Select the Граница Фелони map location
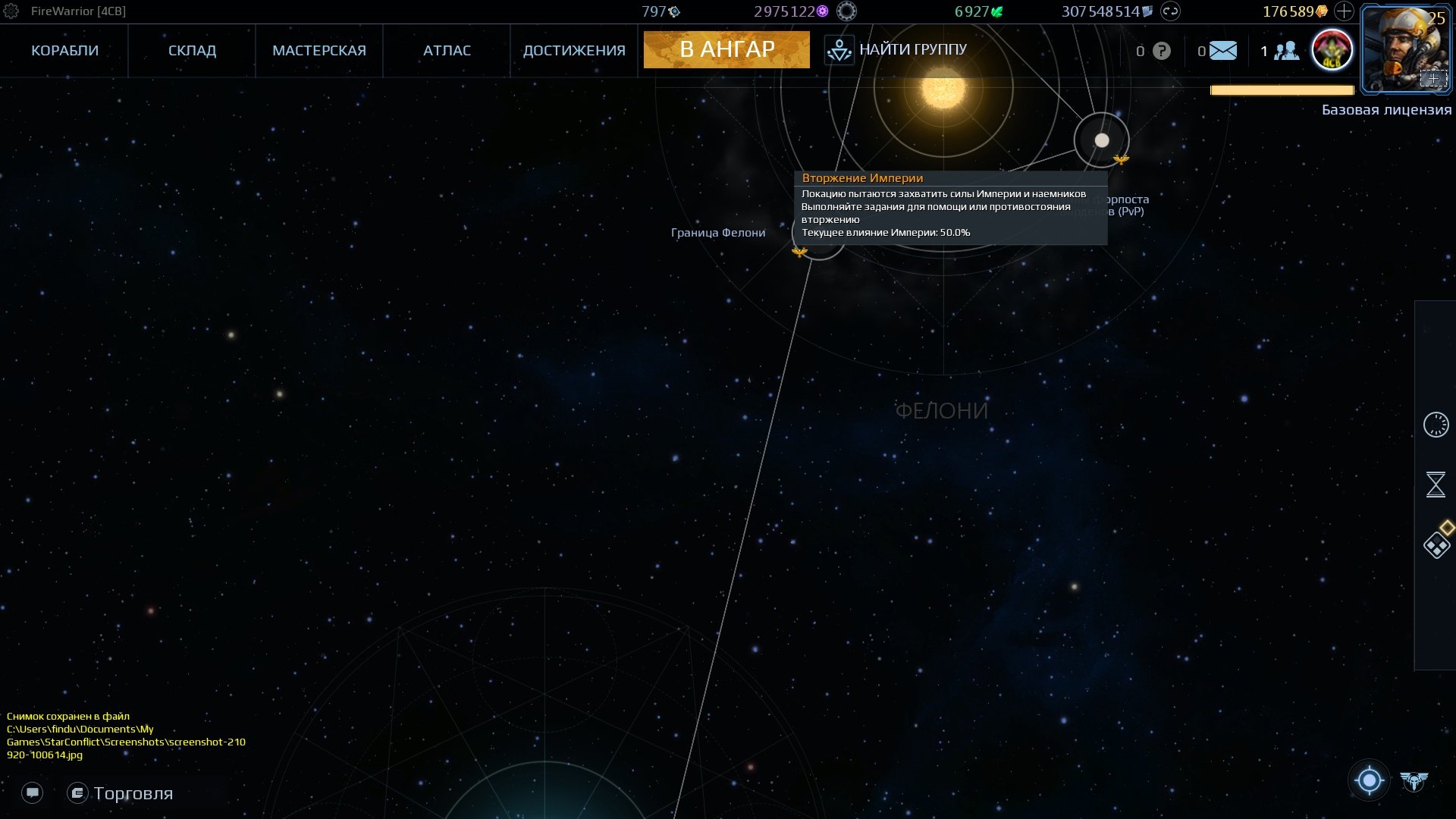This screenshot has width=1456, height=819. pos(818,235)
